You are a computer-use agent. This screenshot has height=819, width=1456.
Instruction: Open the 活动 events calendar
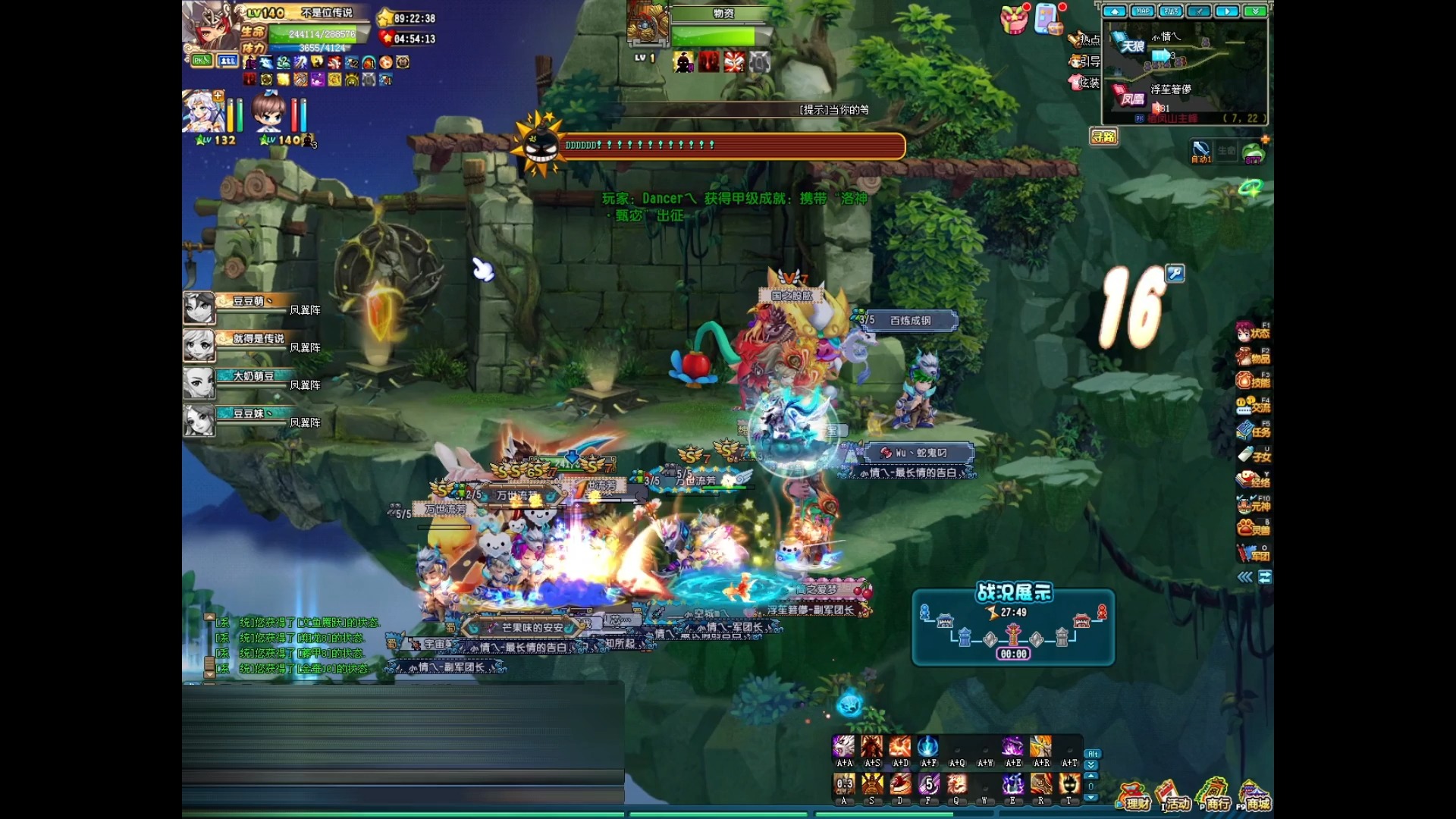(1172, 798)
